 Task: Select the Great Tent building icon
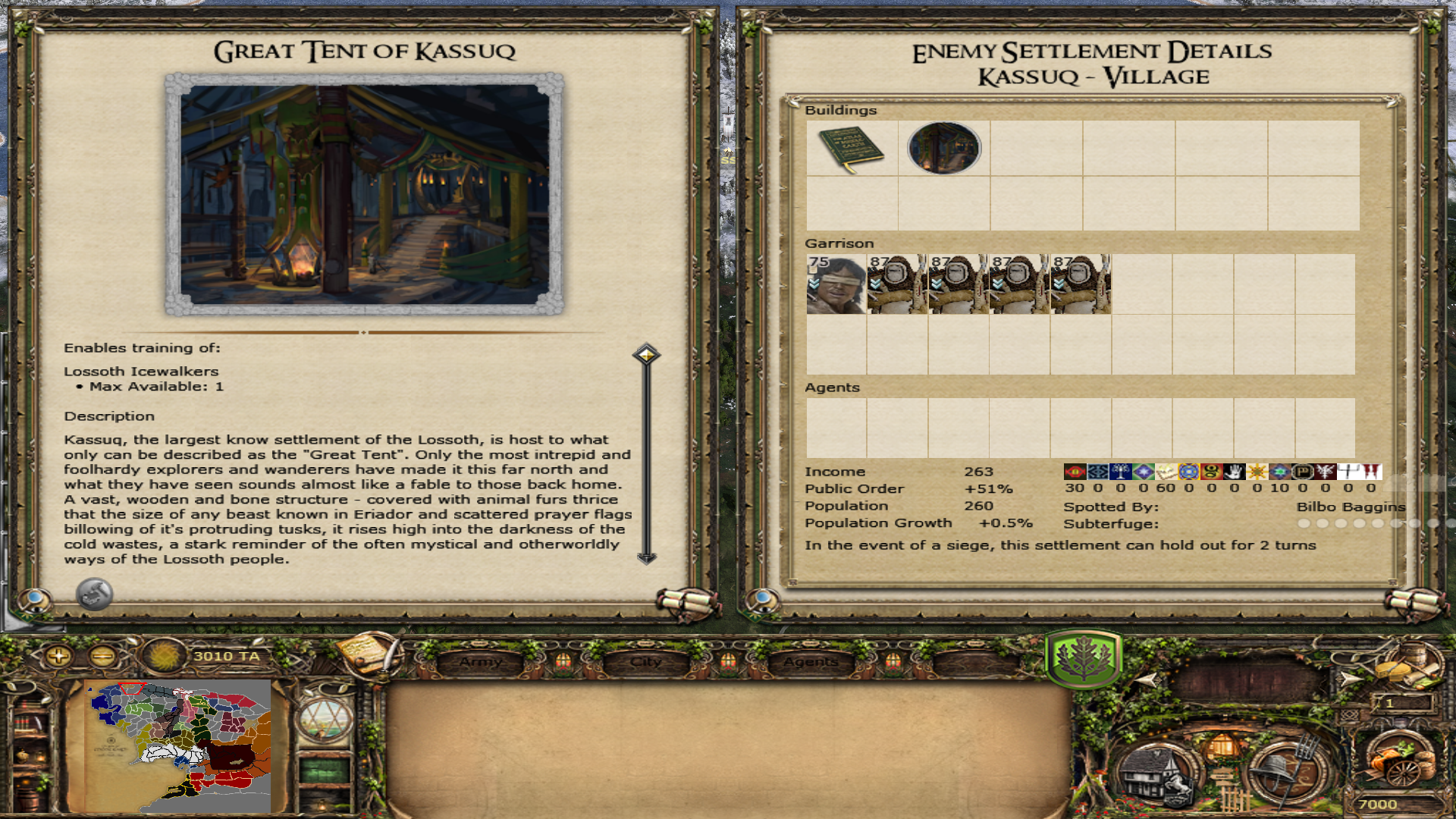coord(944,149)
